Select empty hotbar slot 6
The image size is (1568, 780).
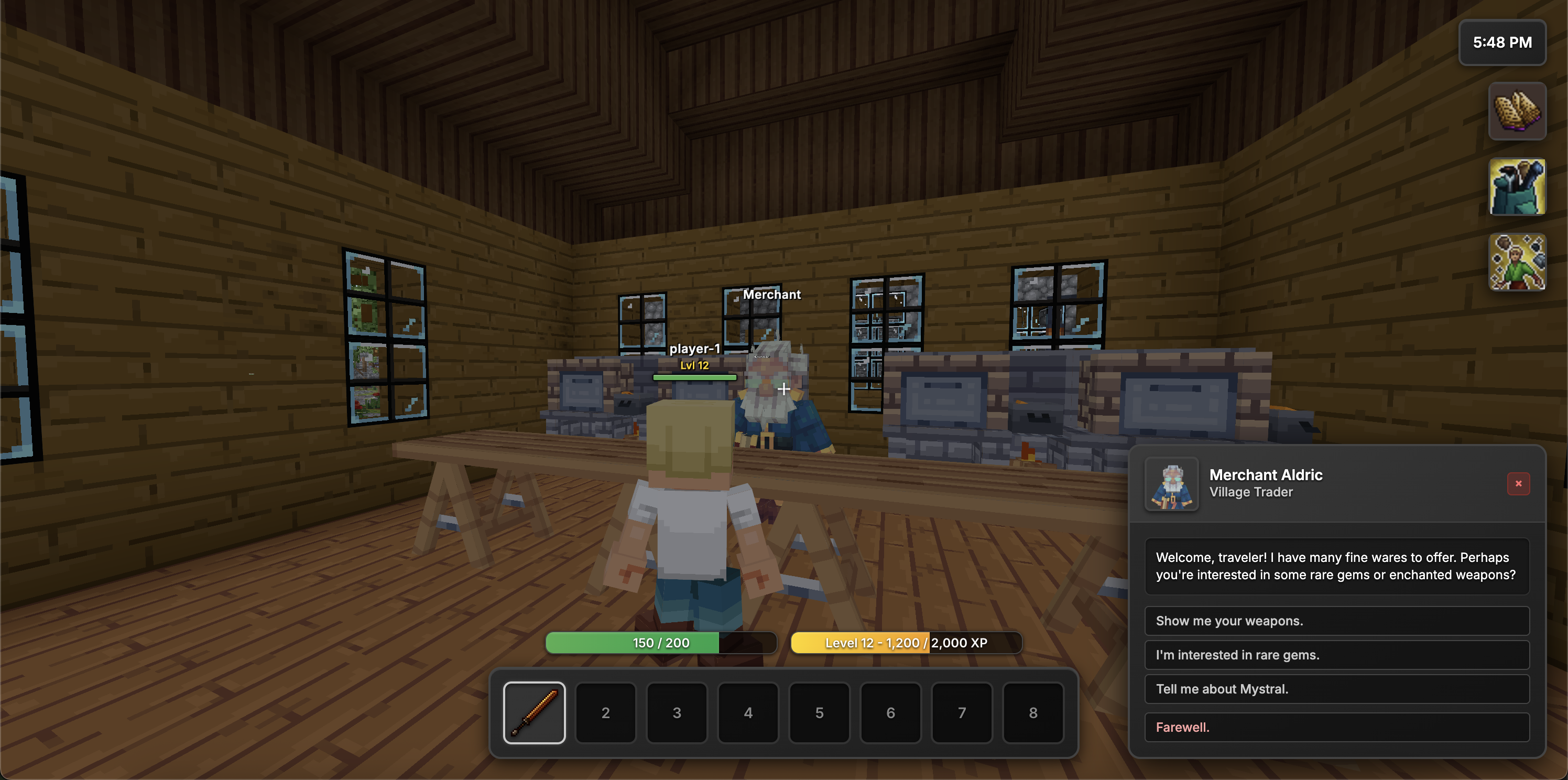(890, 712)
